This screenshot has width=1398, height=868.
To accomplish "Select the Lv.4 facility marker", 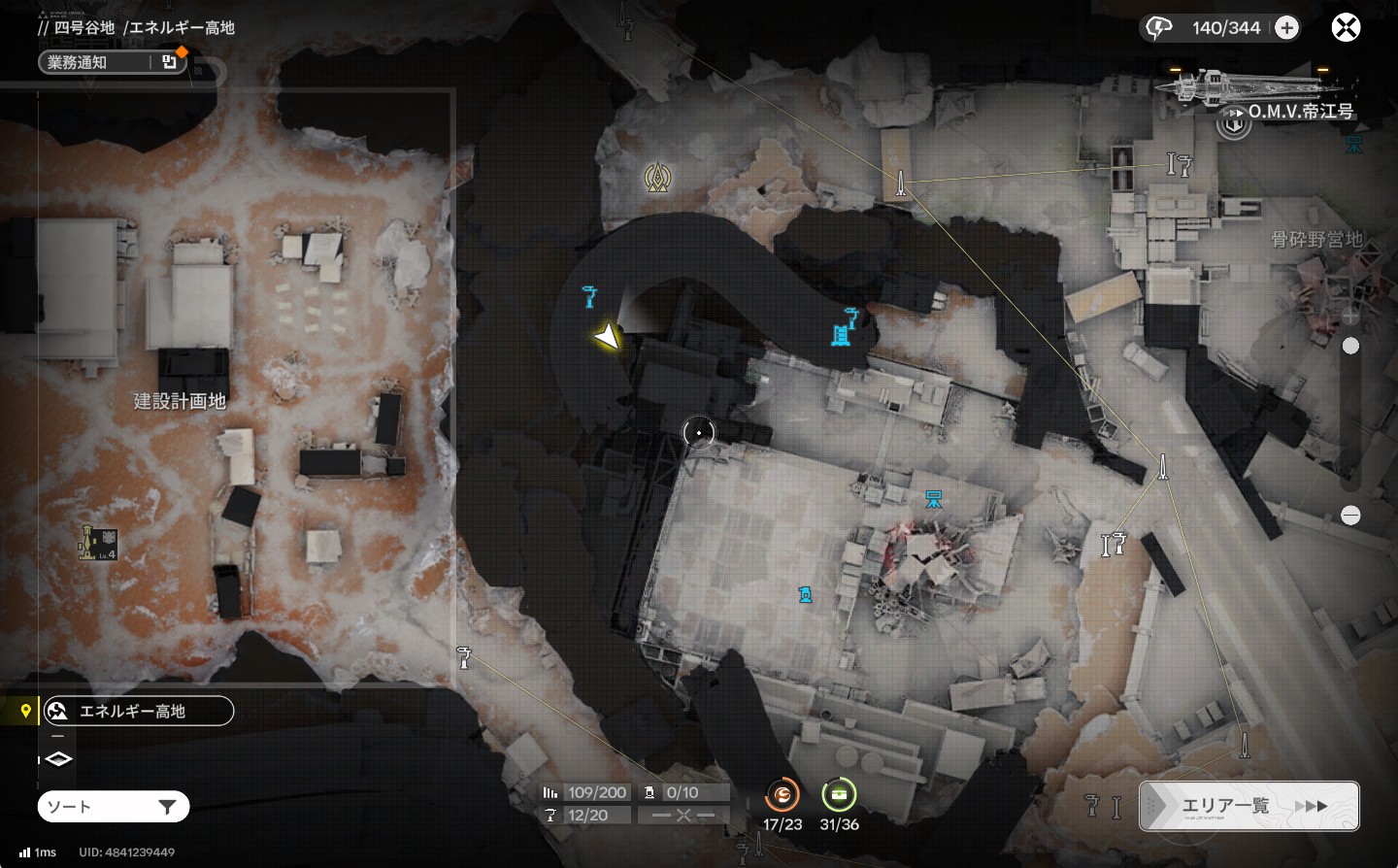I will click(x=97, y=542).
